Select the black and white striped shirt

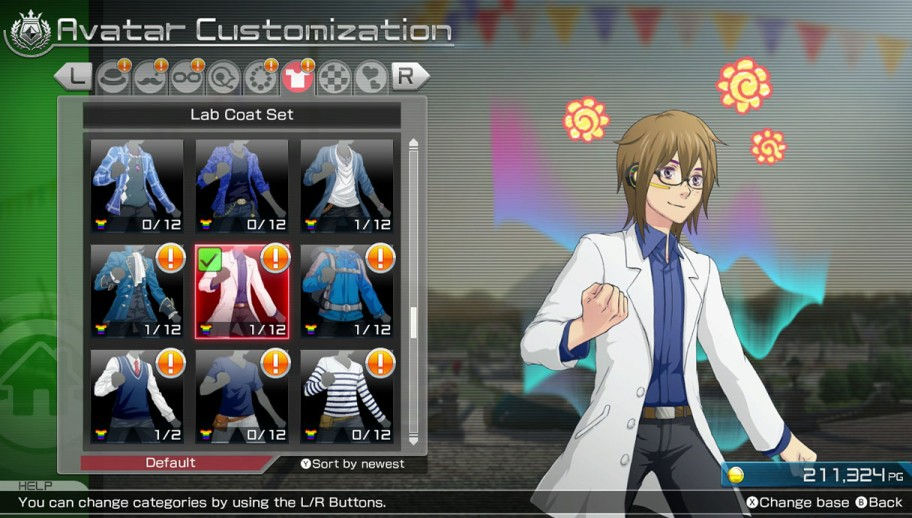pyautogui.click(x=346, y=395)
